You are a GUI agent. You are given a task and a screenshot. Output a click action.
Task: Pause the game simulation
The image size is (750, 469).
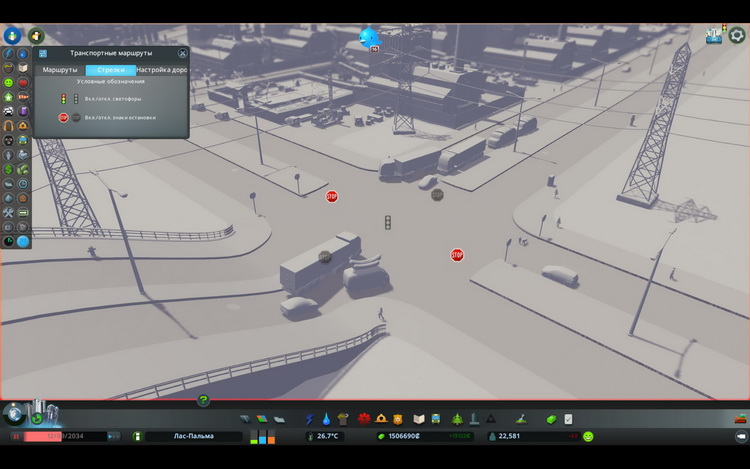coord(16,437)
